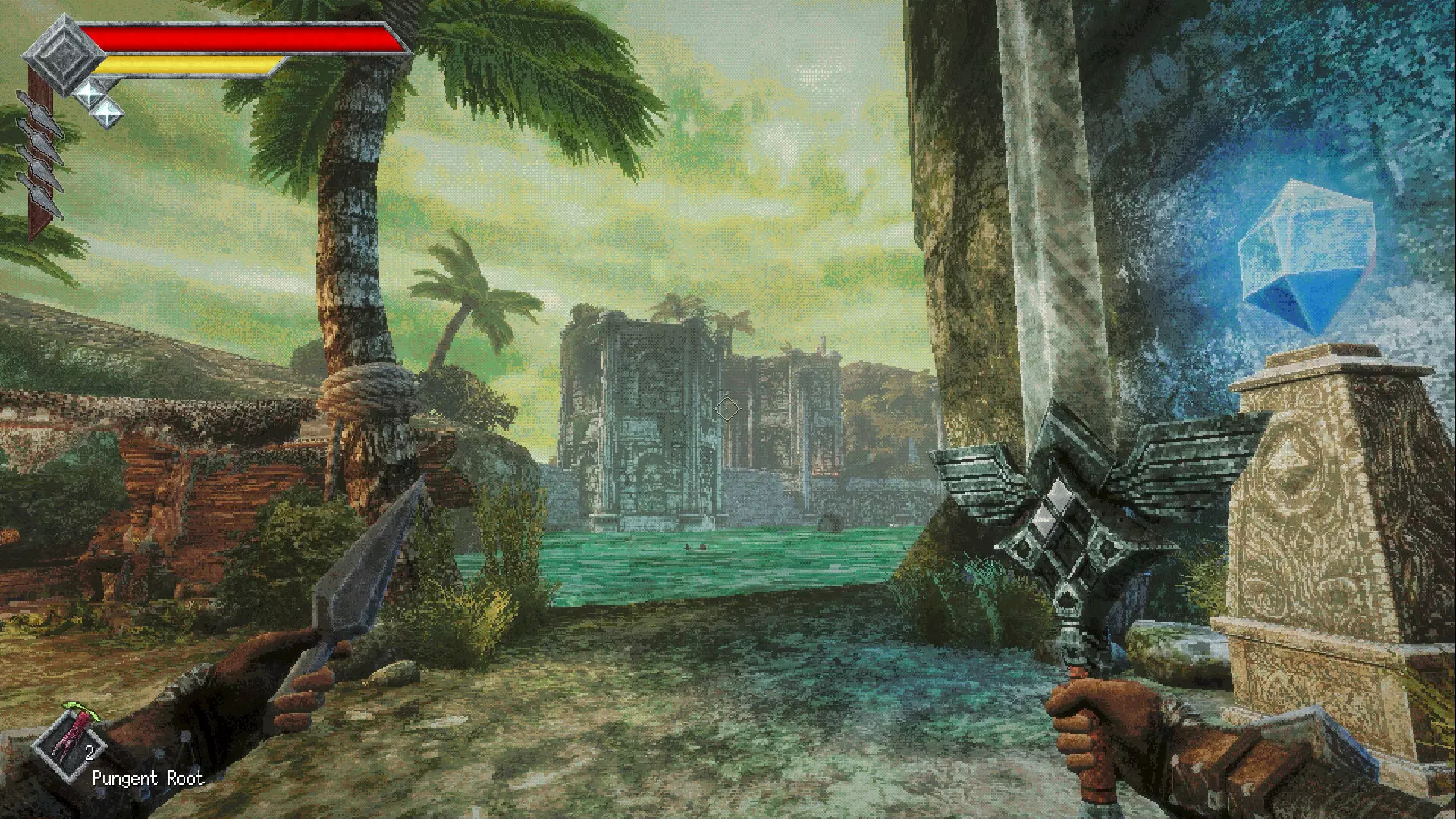Click the crosshair at screen center

[x=727, y=409]
